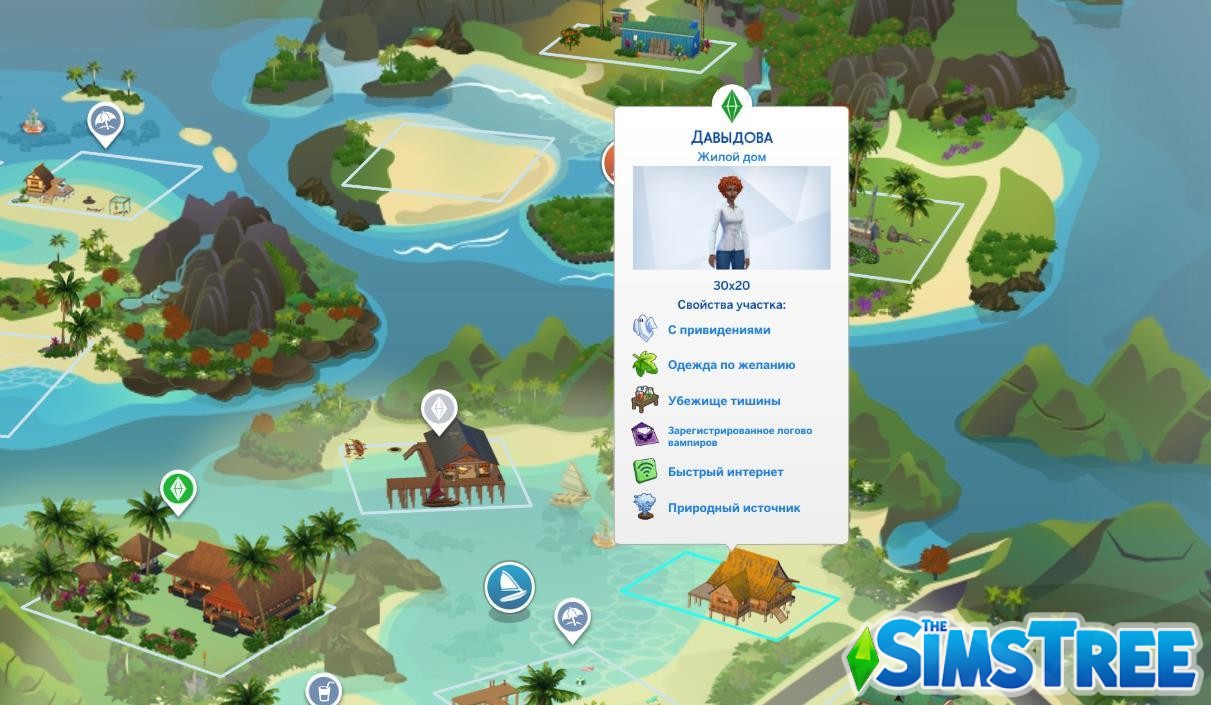
Task: Select the umbrella pin beside the sailboat pin
Action: click(x=571, y=618)
